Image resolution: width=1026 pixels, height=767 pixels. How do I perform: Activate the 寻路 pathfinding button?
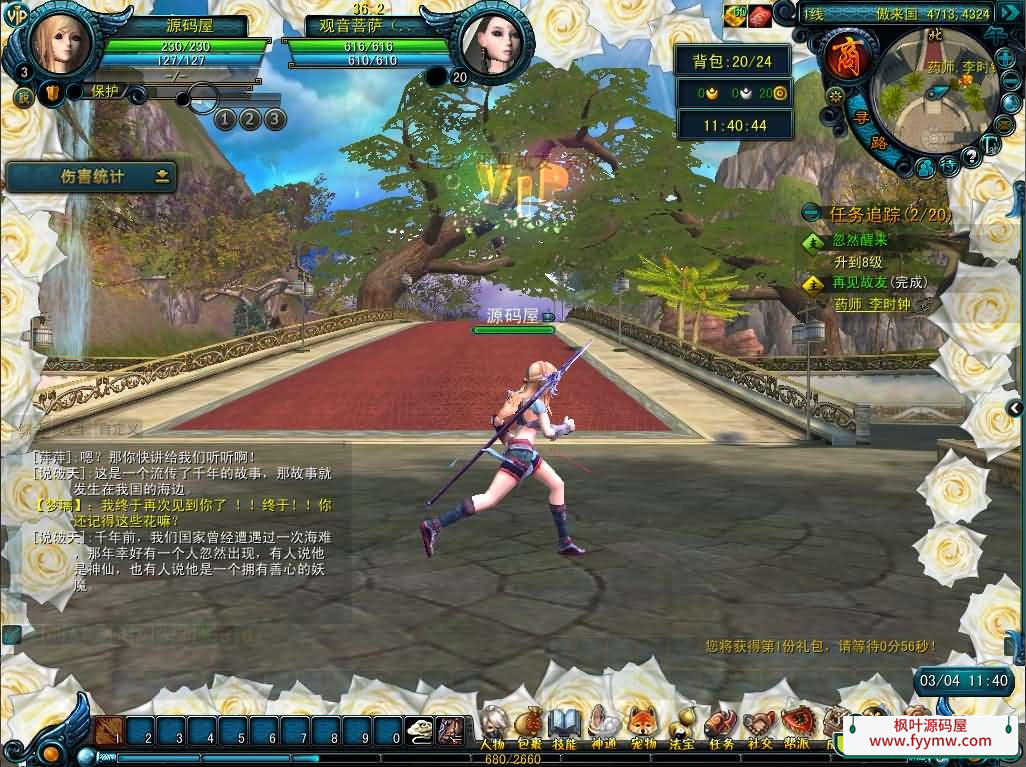click(x=868, y=130)
